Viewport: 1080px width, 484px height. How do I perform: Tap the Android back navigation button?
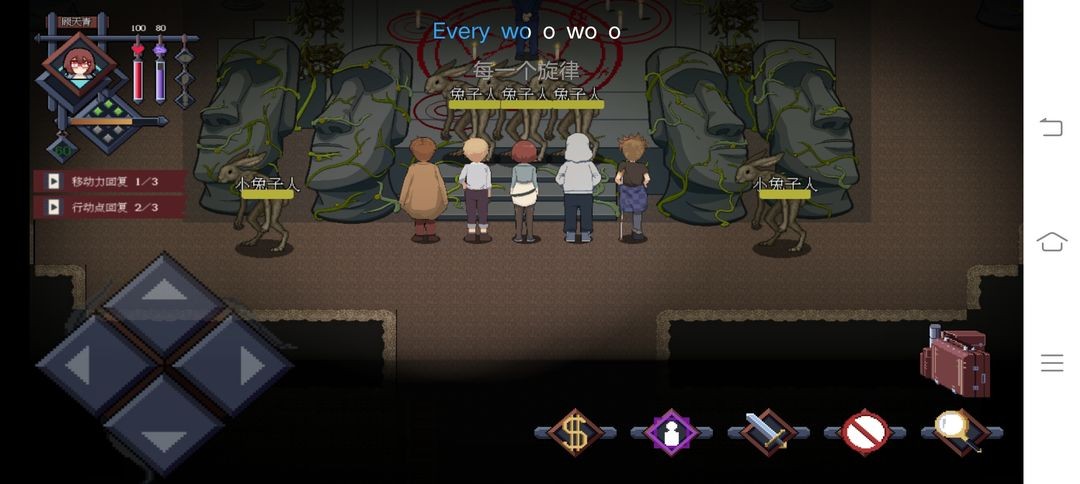[1051, 126]
